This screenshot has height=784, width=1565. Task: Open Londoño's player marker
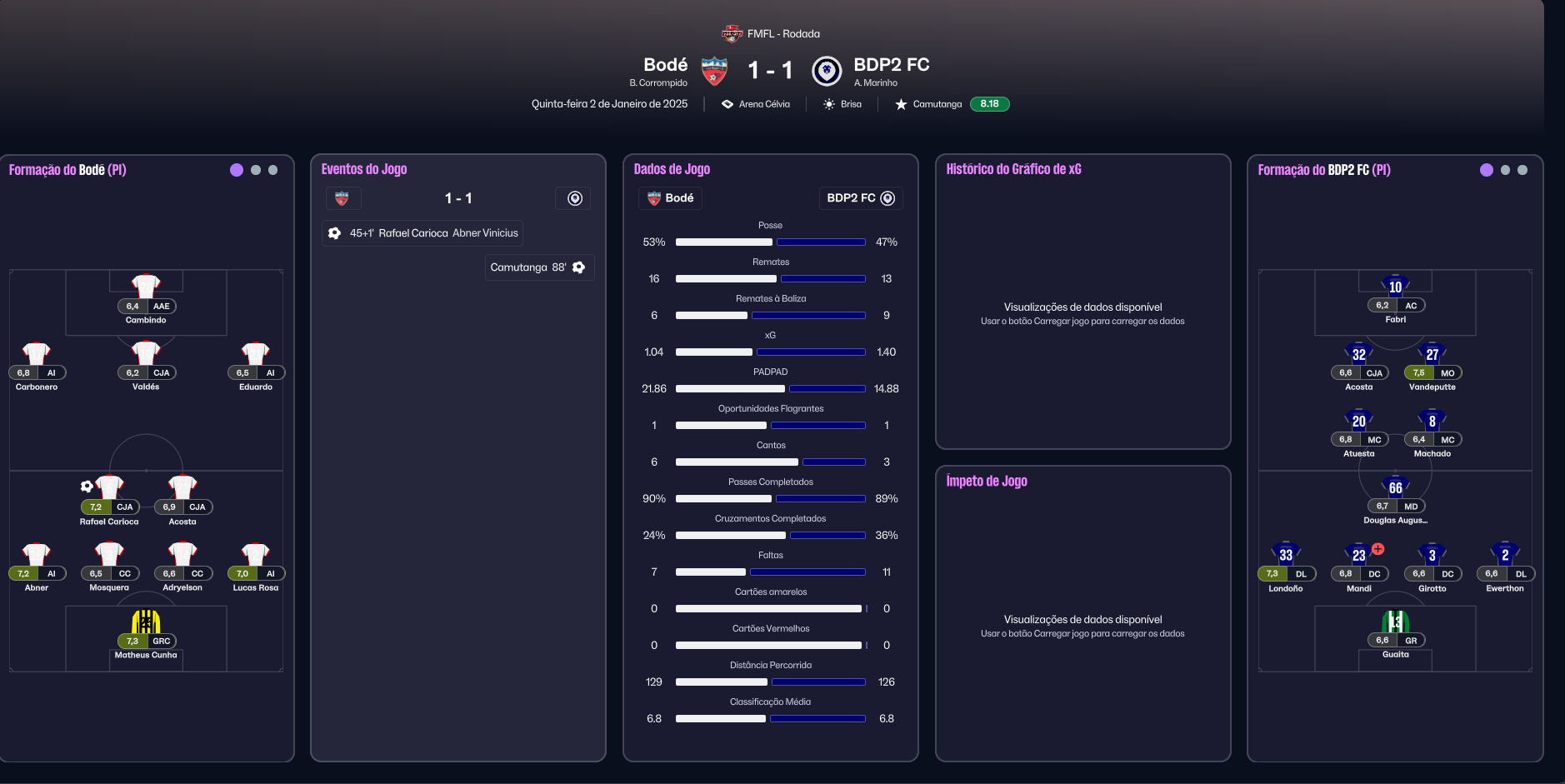click(x=1285, y=557)
